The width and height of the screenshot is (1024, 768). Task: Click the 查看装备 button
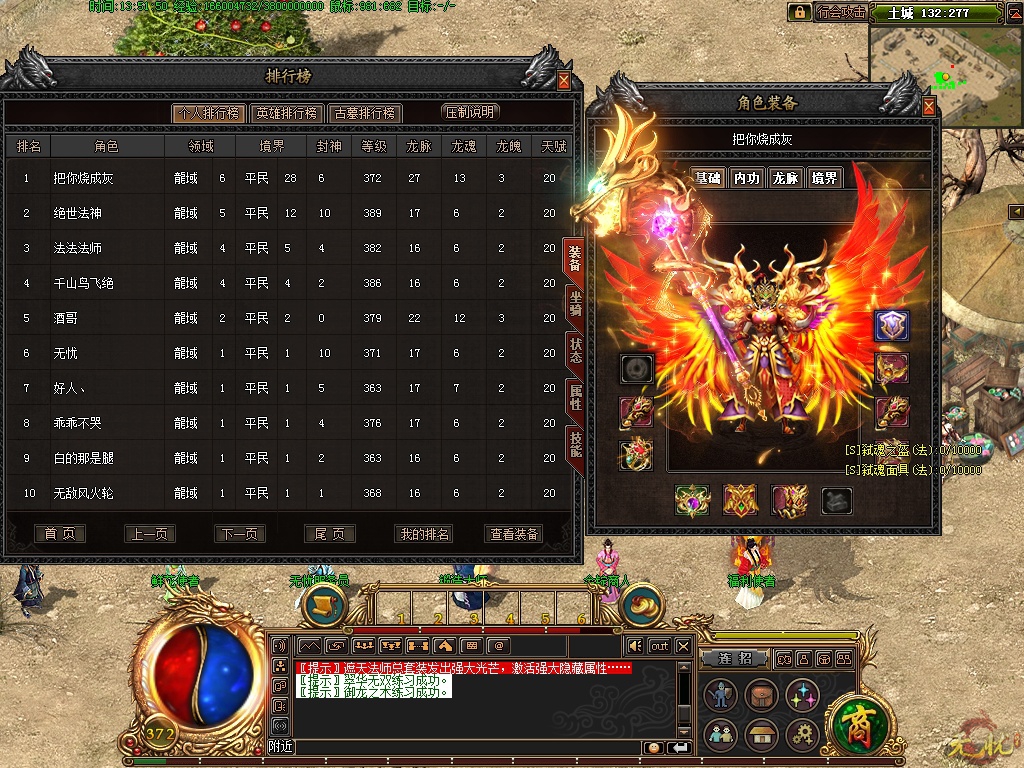click(x=514, y=534)
